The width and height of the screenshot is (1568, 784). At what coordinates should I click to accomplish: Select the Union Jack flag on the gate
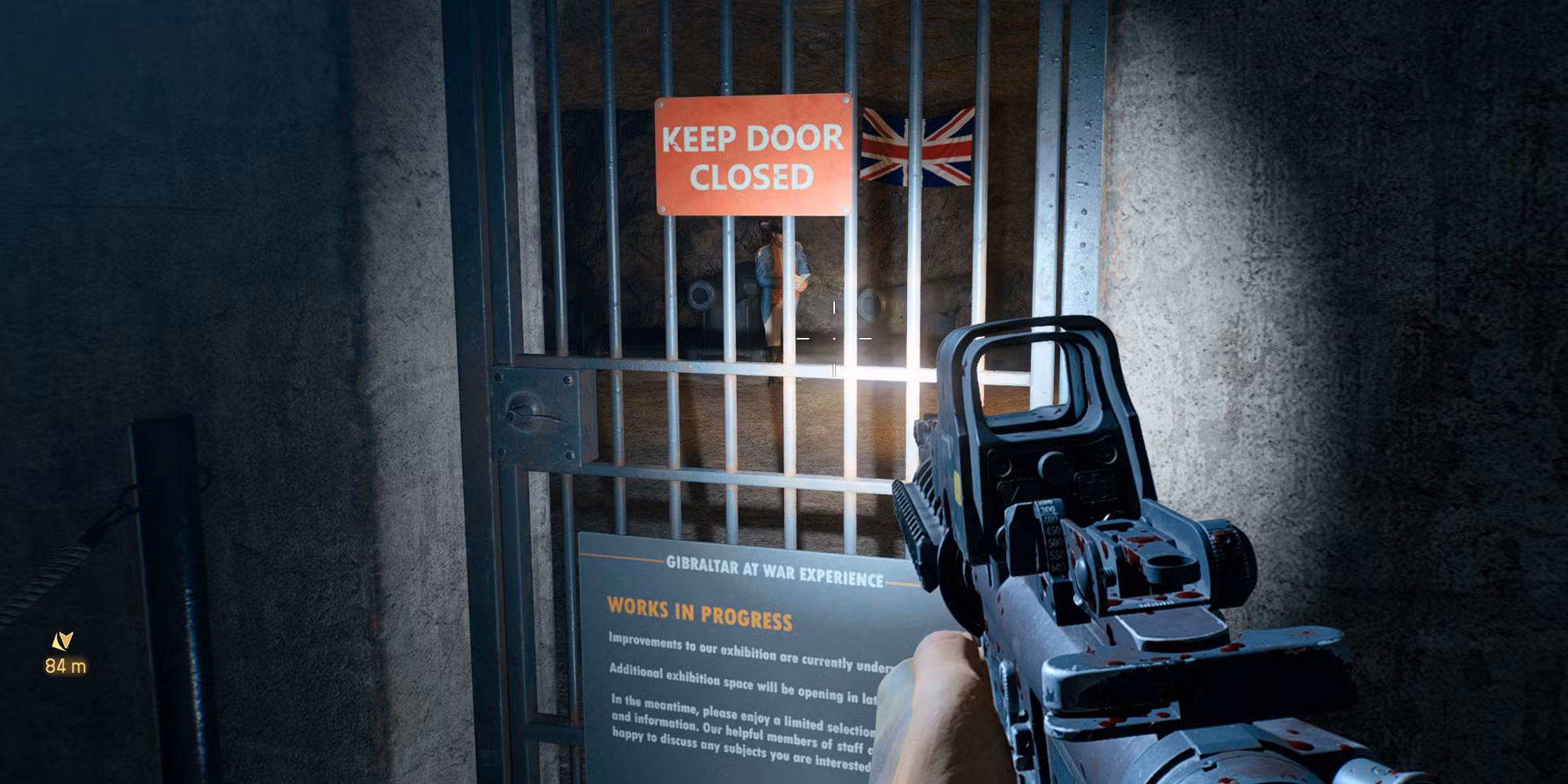tap(913, 145)
